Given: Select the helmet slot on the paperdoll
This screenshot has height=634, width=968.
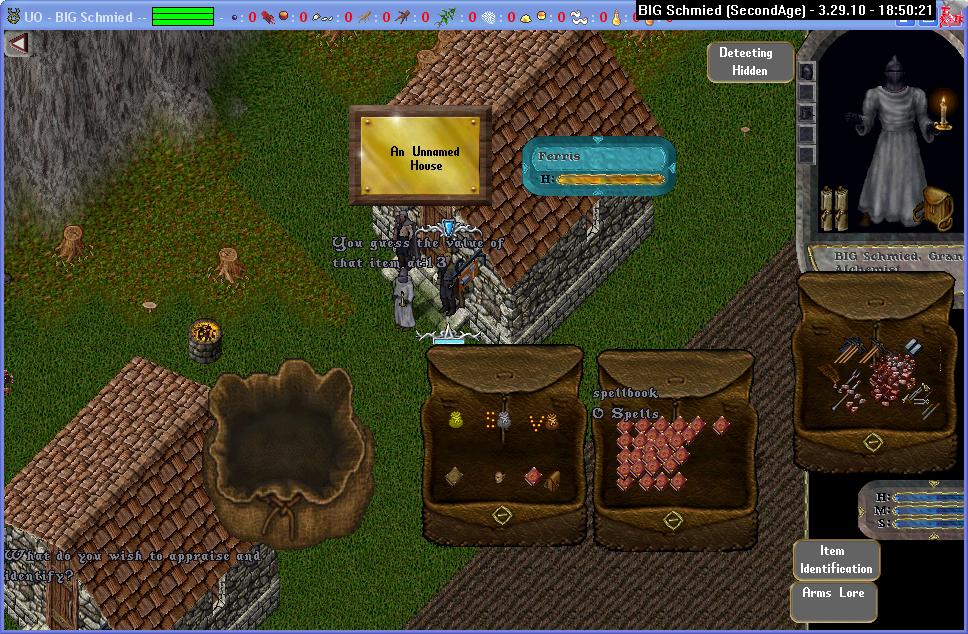Looking at the screenshot, I should 807,72.
